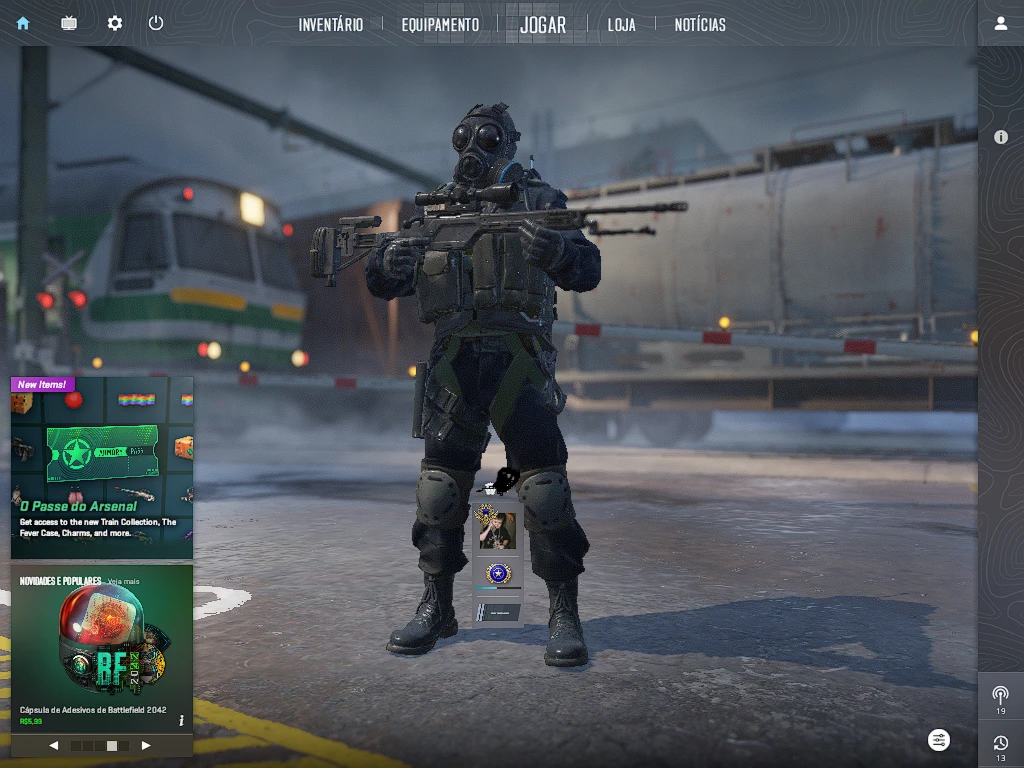Viewport: 1024px width, 768px height.
Task: Click the power quit icon
Action: (156, 23)
